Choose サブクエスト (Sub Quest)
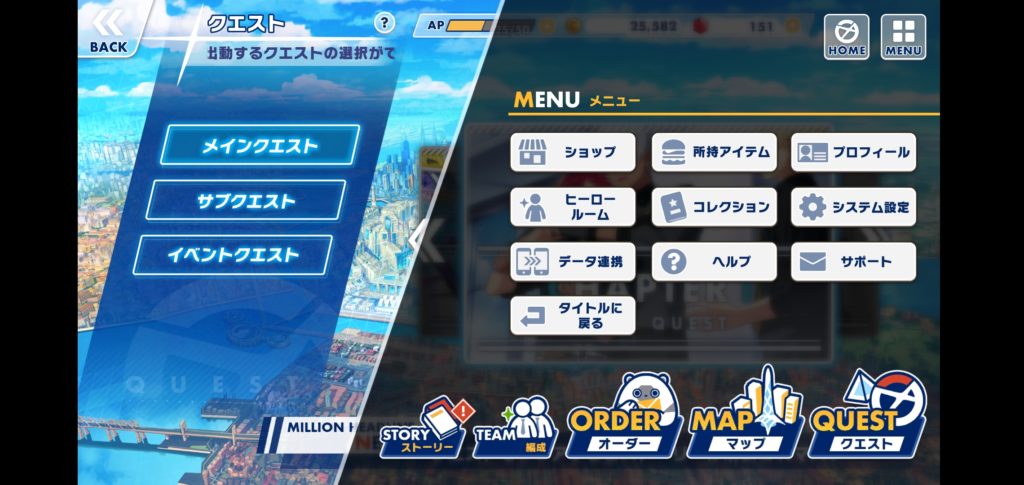1024x485 pixels. [x=246, y=200]
